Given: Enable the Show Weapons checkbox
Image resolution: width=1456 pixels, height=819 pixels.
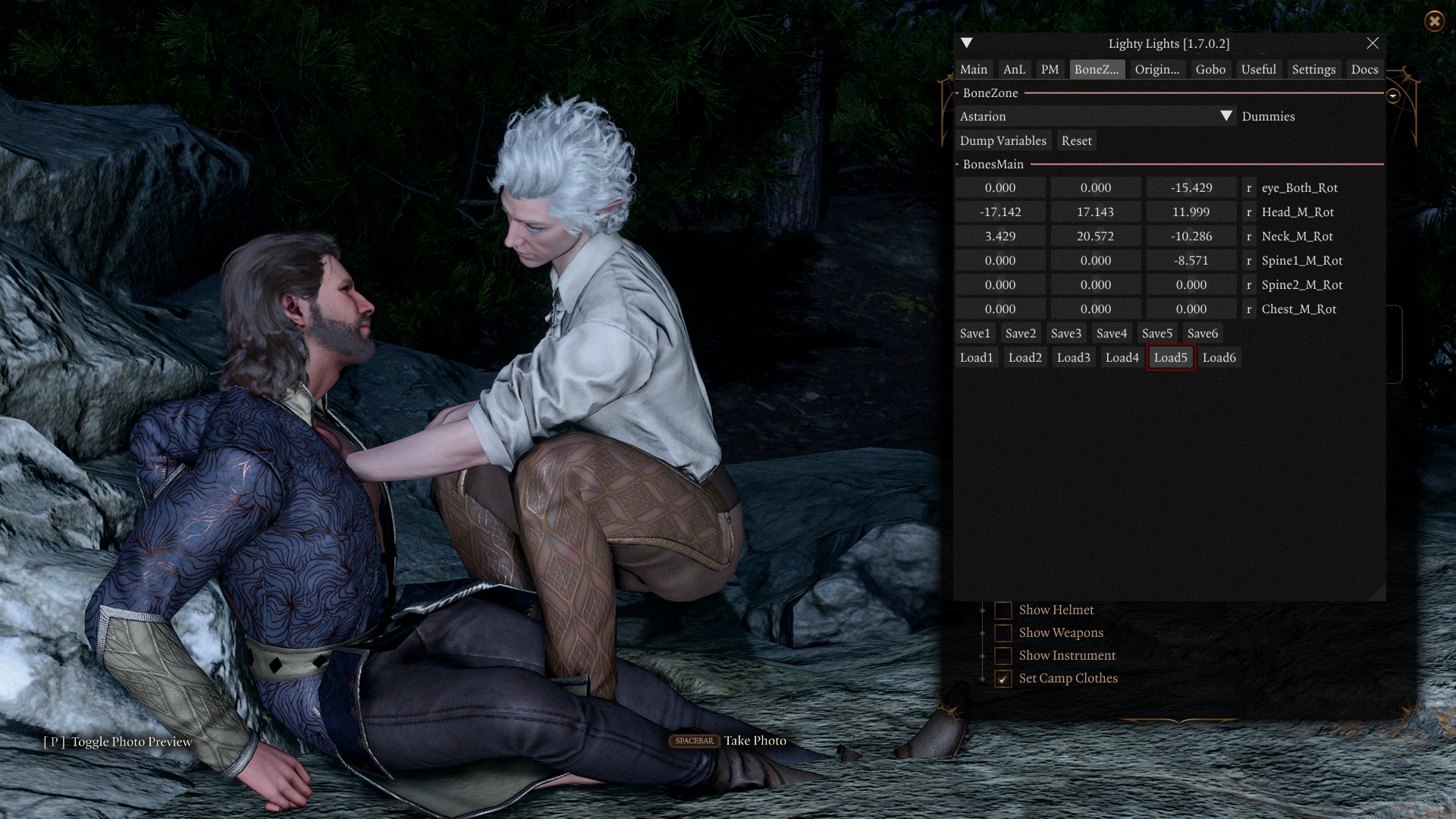Looking at the screenshot, I should [1003, 633].
